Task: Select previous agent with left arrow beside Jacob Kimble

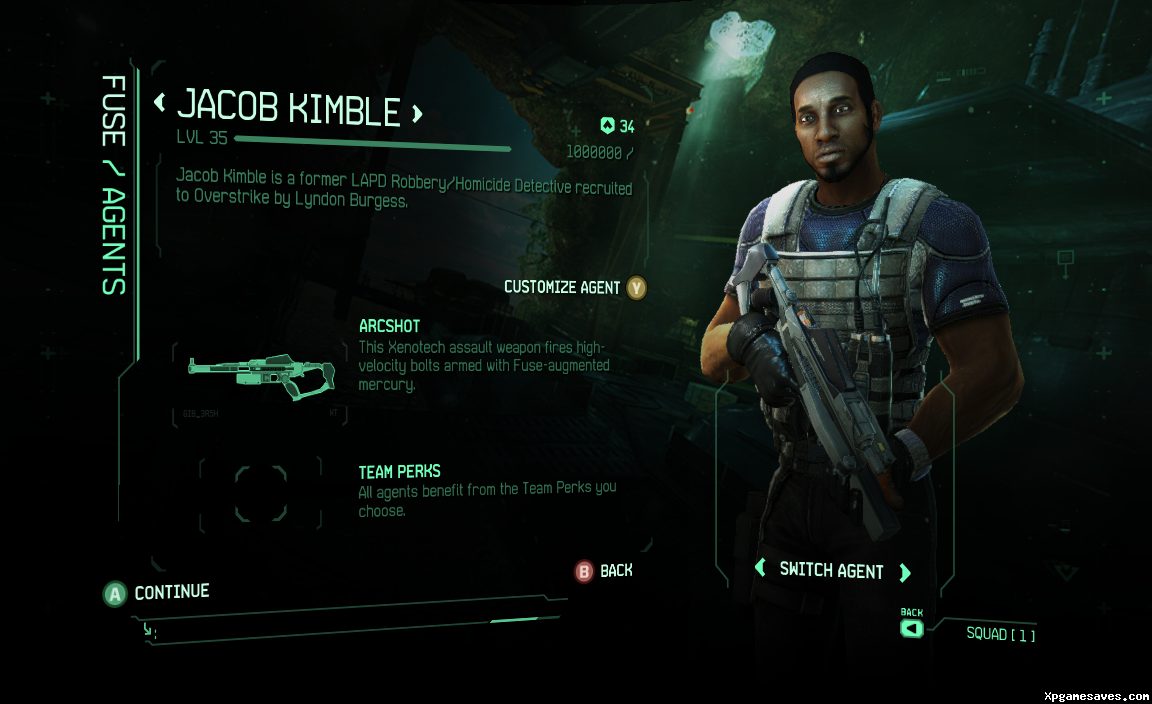Action: (159, 103)
